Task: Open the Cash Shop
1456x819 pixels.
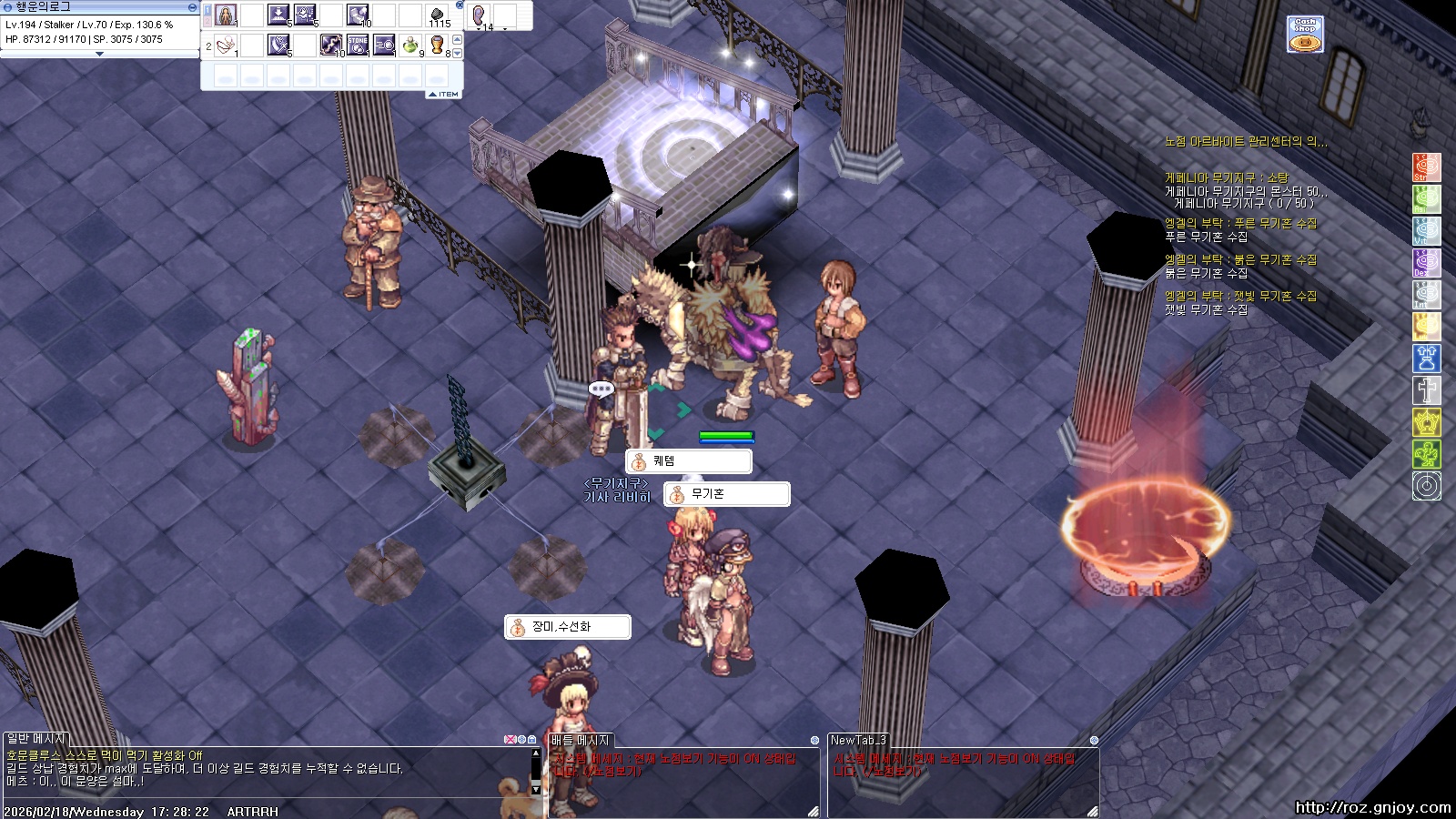Action: [1305, 35]
